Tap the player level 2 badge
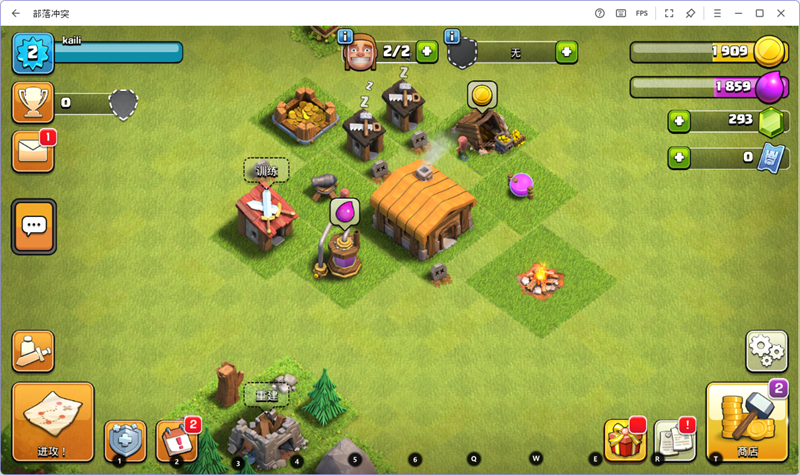Screen dimensions: 800x475 pyautogui.click(x=32, y=54)
